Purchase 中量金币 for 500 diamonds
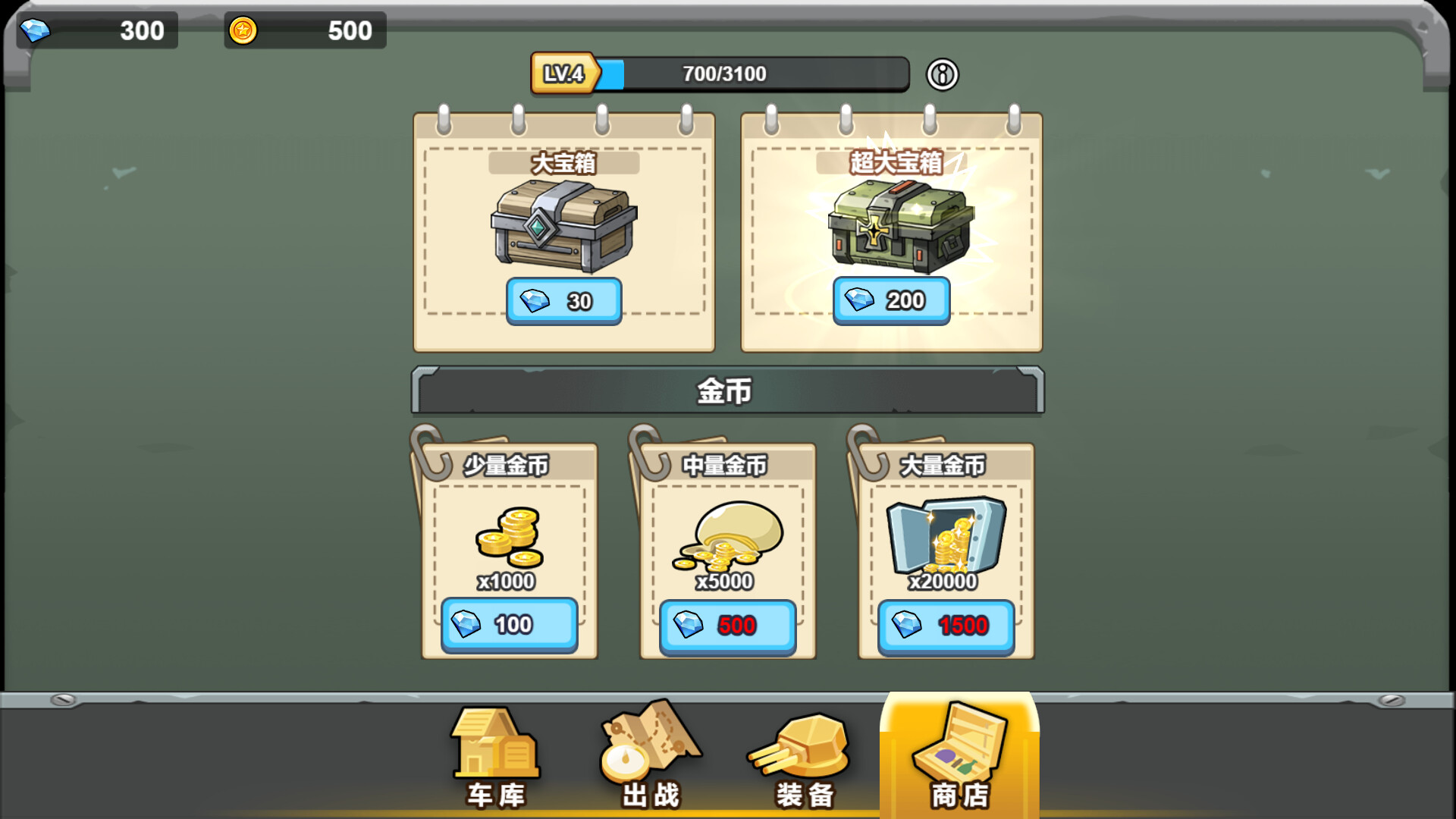 (x=727, y=626)
